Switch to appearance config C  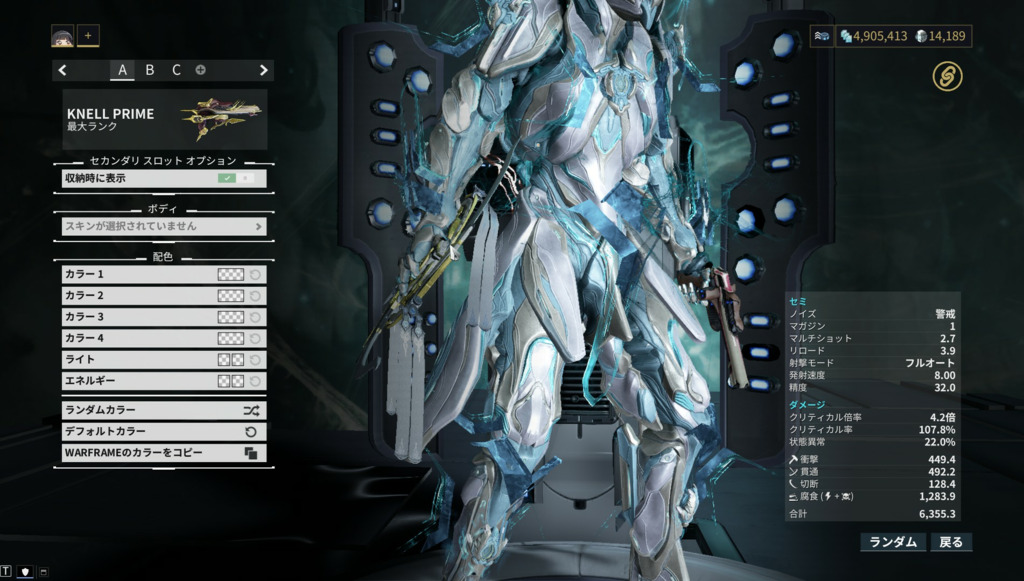pyautogui.click(x=176, y=70)
